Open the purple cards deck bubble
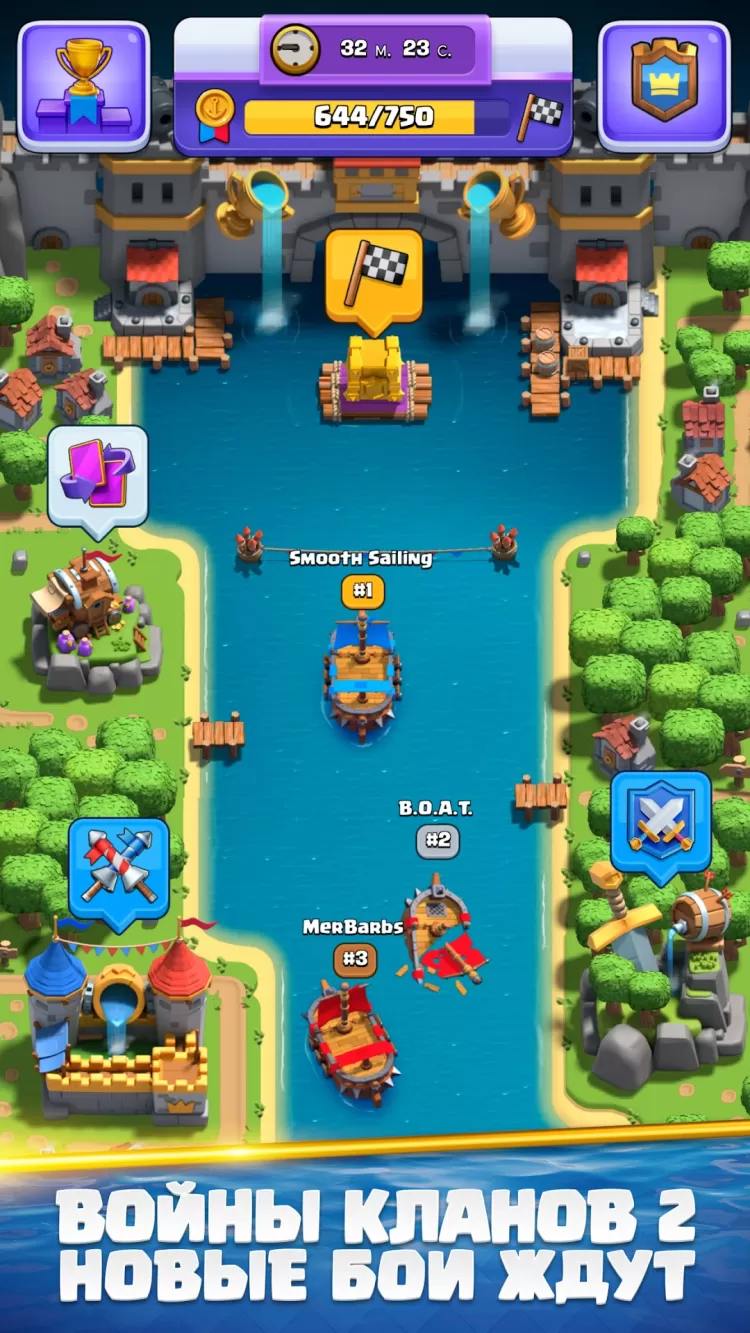The image size is (750, 1333). [x=97, y=476]
